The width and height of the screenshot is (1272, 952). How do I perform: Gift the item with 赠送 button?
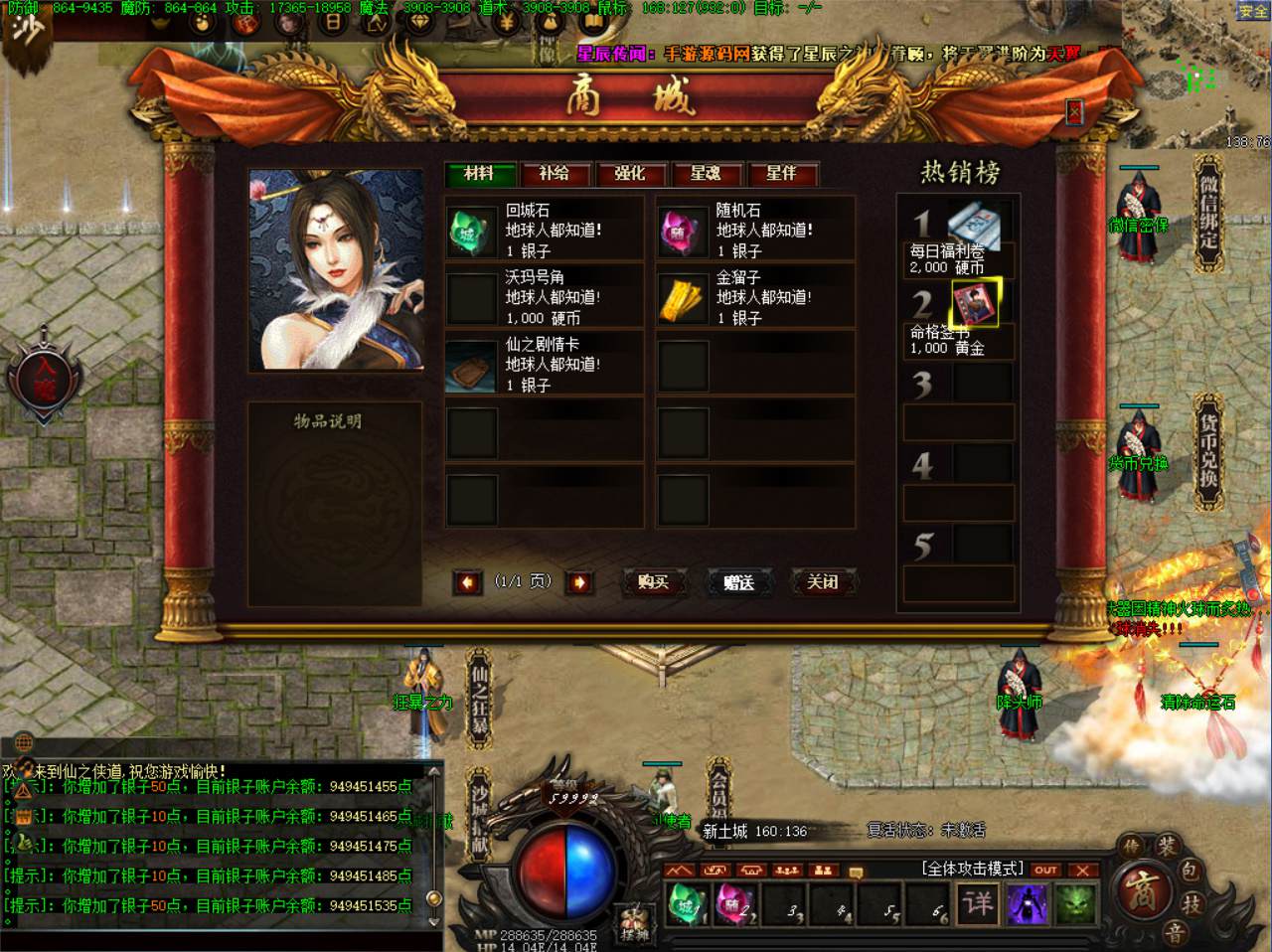point(738,582)
